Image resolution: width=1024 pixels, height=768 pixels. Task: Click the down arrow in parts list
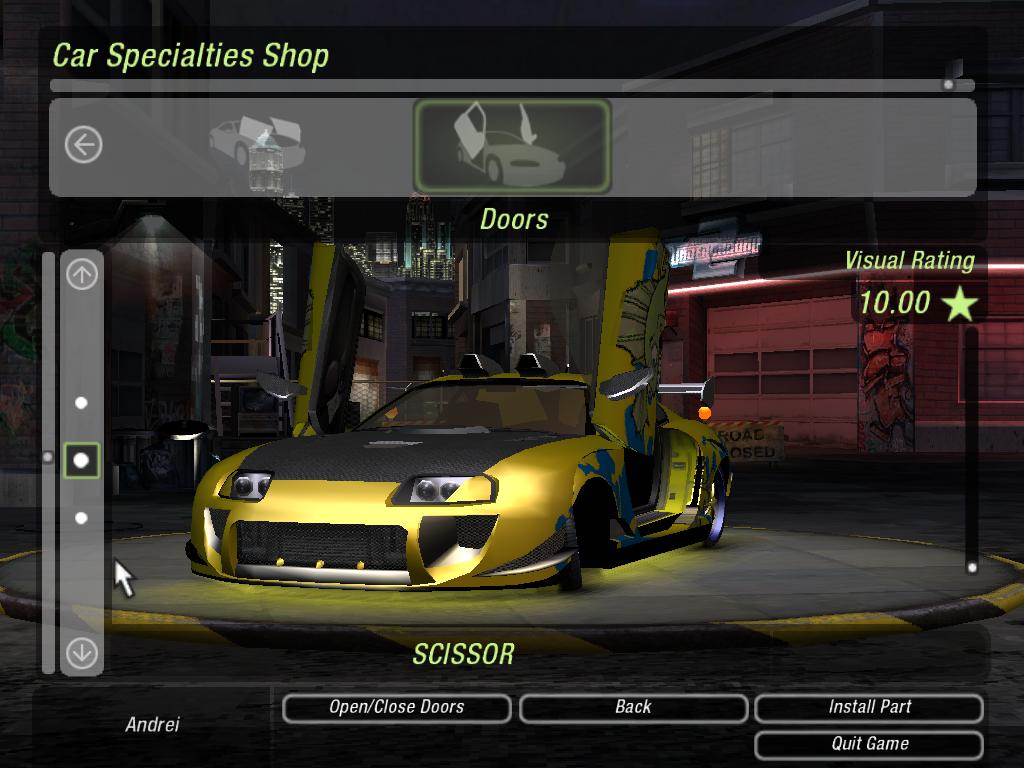pyautogui.click(x=82, y=653)
